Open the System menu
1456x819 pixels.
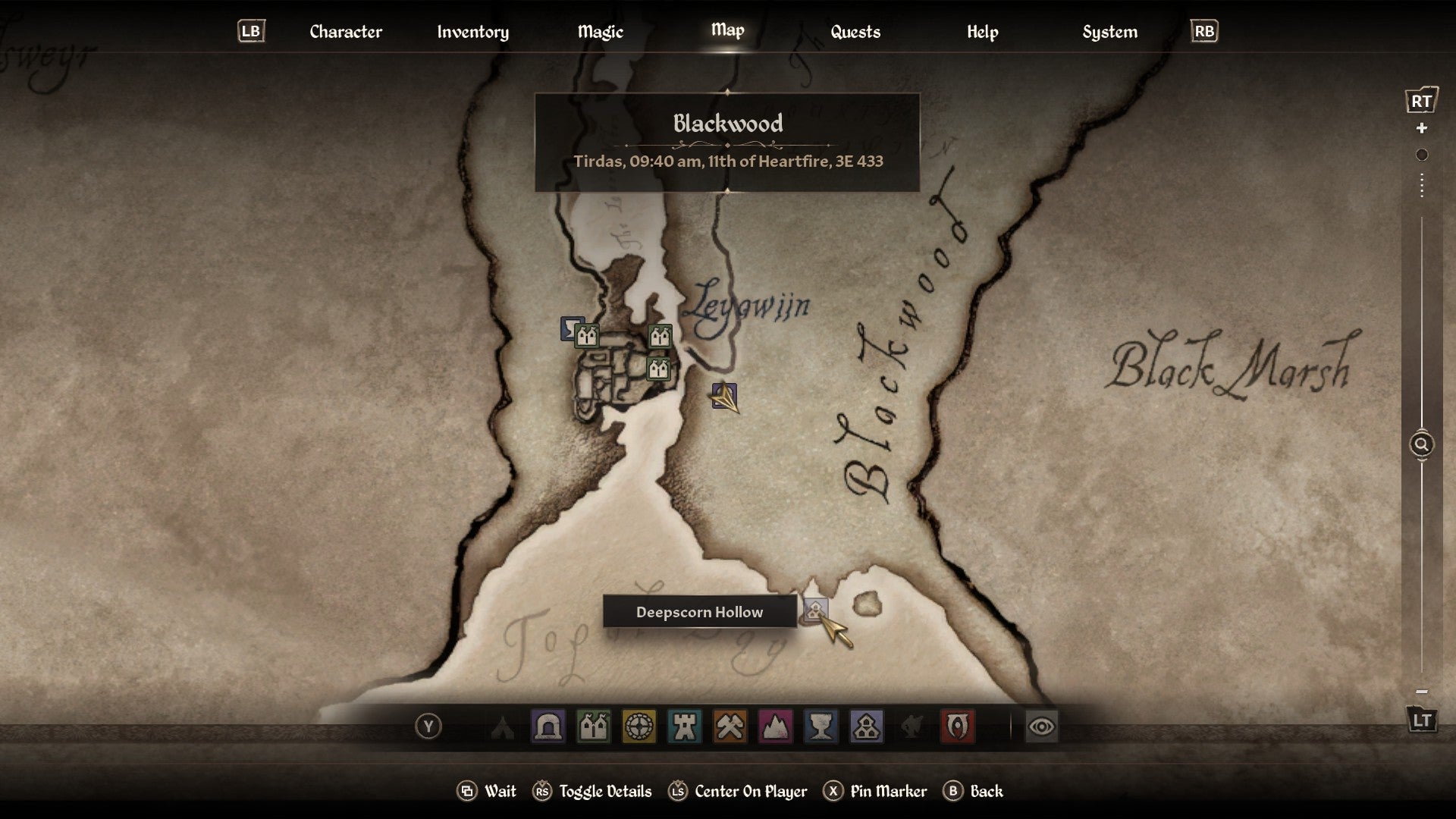click(1109, 32)
